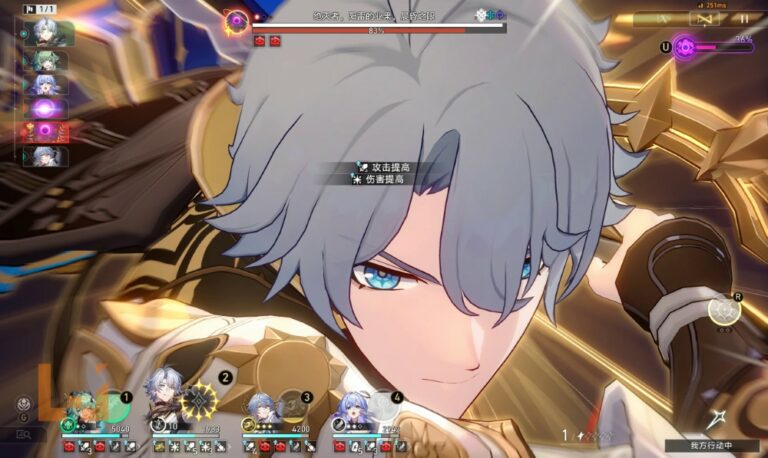Select the red highlighted enemy turn entry
The height and width of the screenshot is (458, 768).
pyautogui.click(x=44, y=131)
